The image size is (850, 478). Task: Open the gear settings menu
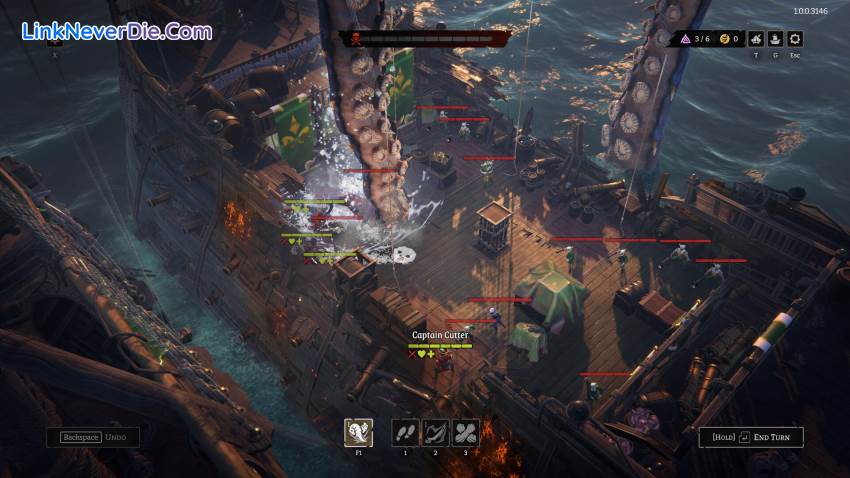795,39
